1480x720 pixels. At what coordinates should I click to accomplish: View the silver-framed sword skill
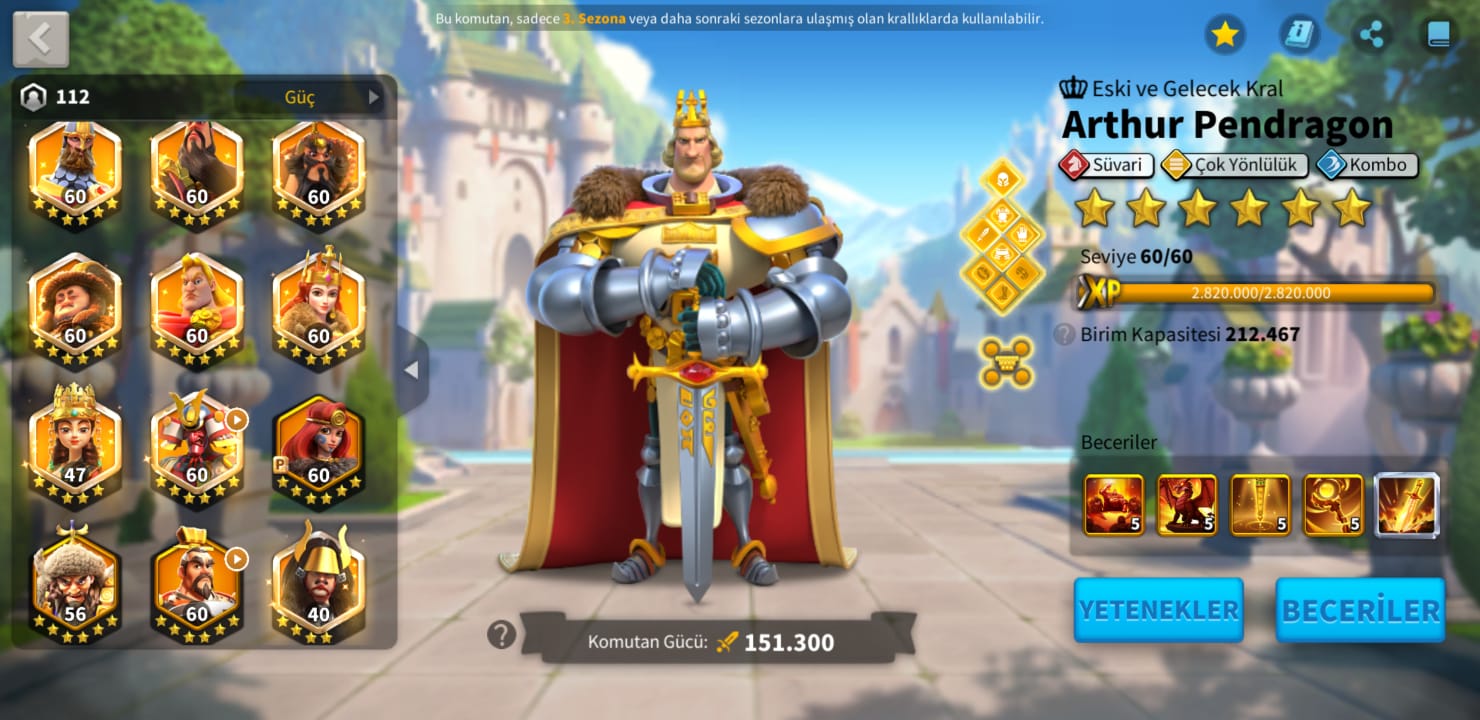(1407, 505)
